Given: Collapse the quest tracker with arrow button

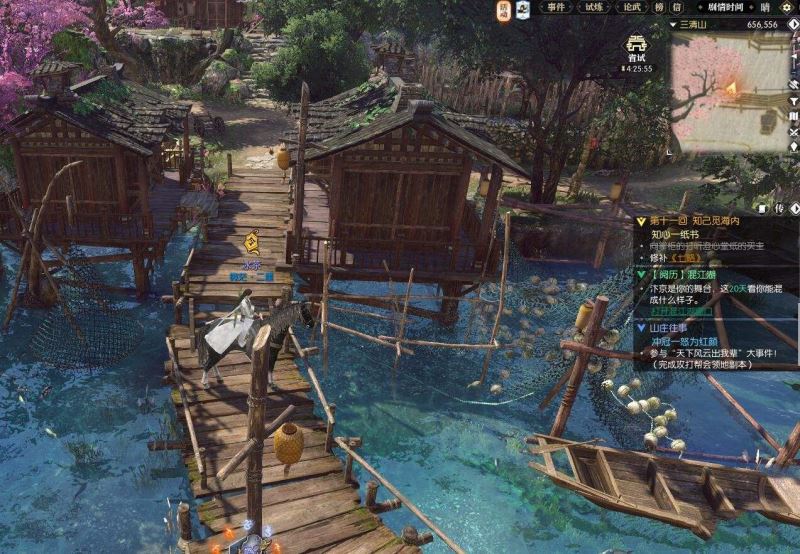Looking at the screenshot, I should [793, 208].
